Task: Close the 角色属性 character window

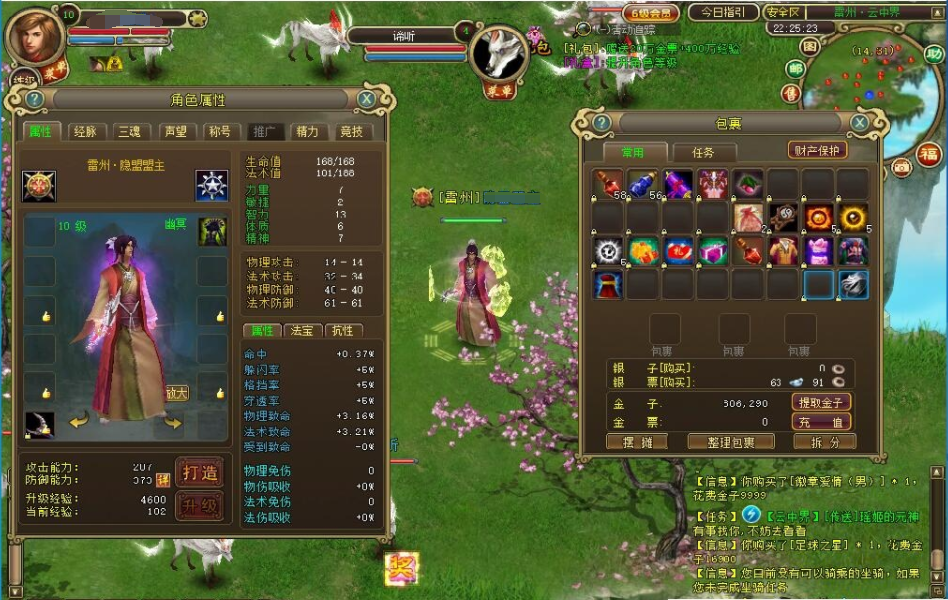Action: coord(367,99)
